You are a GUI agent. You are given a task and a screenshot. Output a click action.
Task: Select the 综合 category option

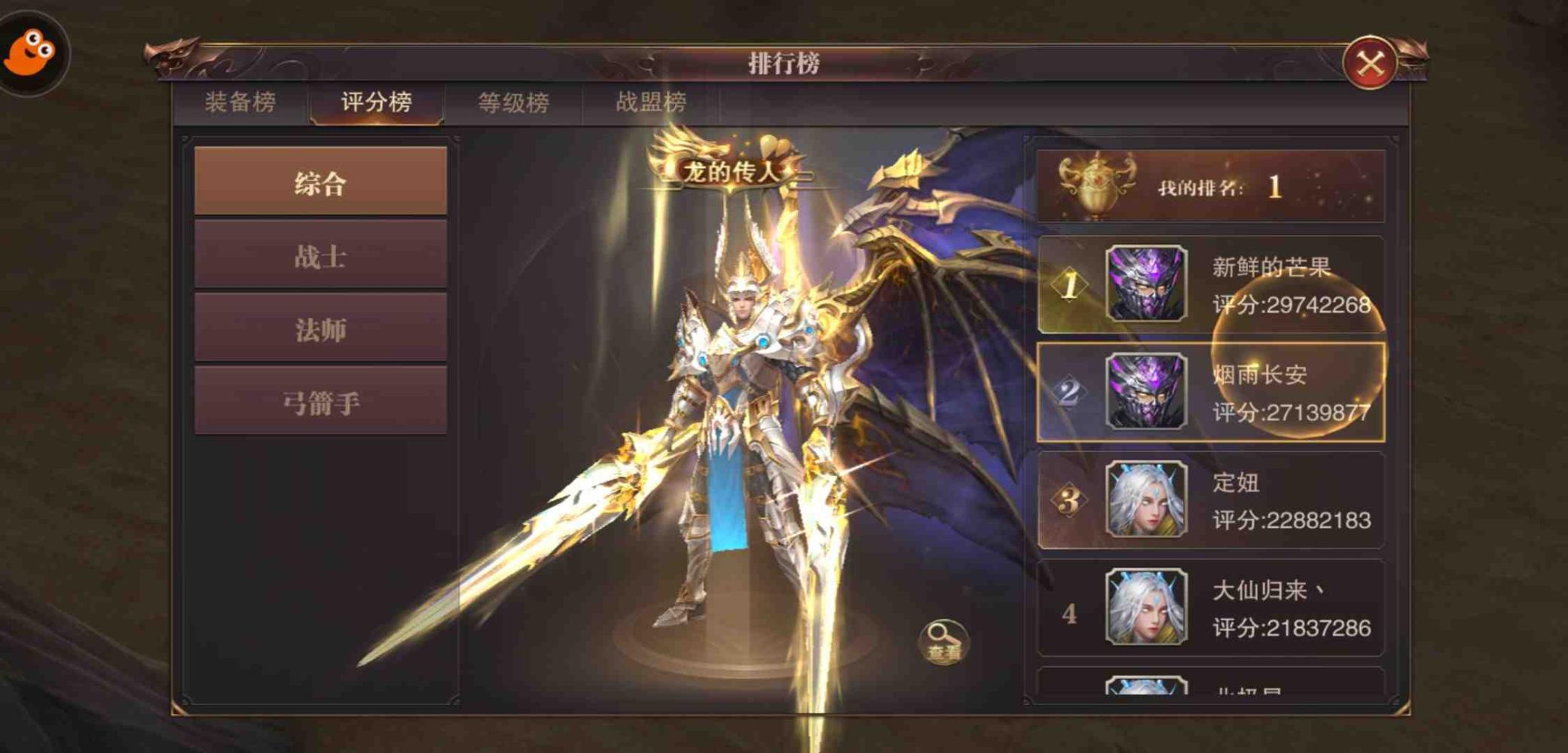click(x=319, y=183)
